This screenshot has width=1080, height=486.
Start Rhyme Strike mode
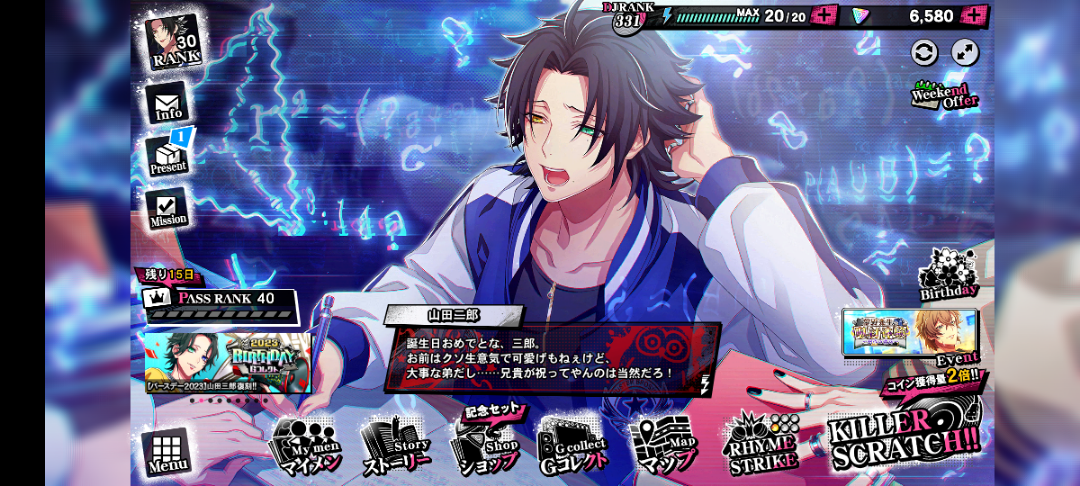click(x=760, y=443)
